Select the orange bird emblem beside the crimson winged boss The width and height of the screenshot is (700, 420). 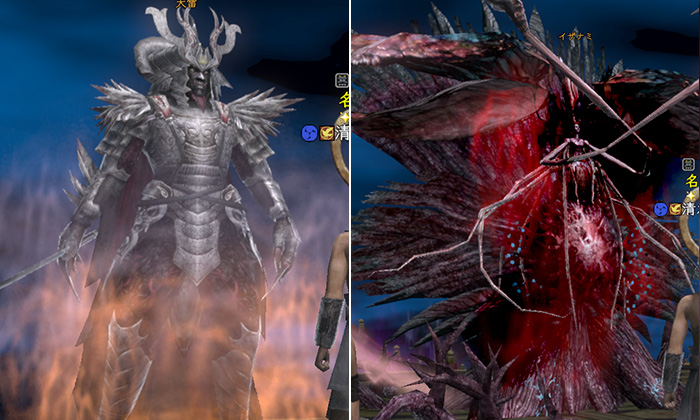click(x=676, y=209)
